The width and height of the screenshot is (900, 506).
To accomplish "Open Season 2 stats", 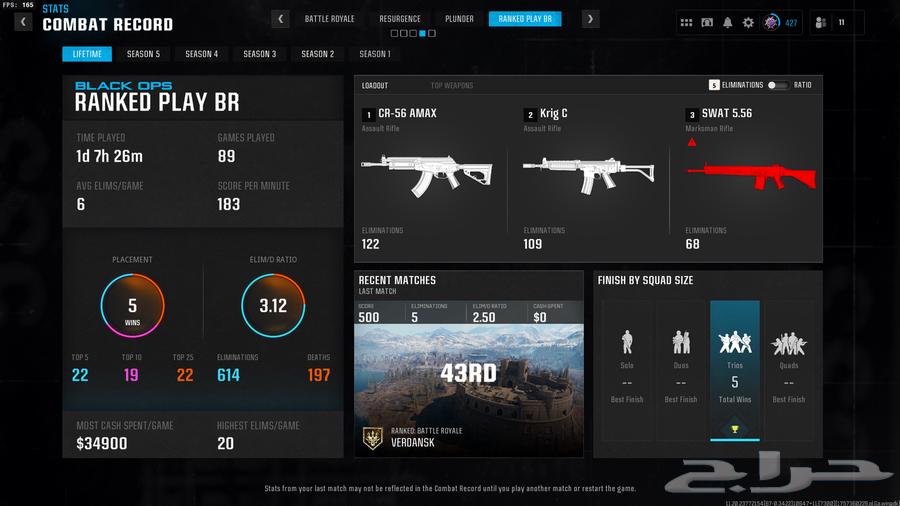I will (317, 54).
